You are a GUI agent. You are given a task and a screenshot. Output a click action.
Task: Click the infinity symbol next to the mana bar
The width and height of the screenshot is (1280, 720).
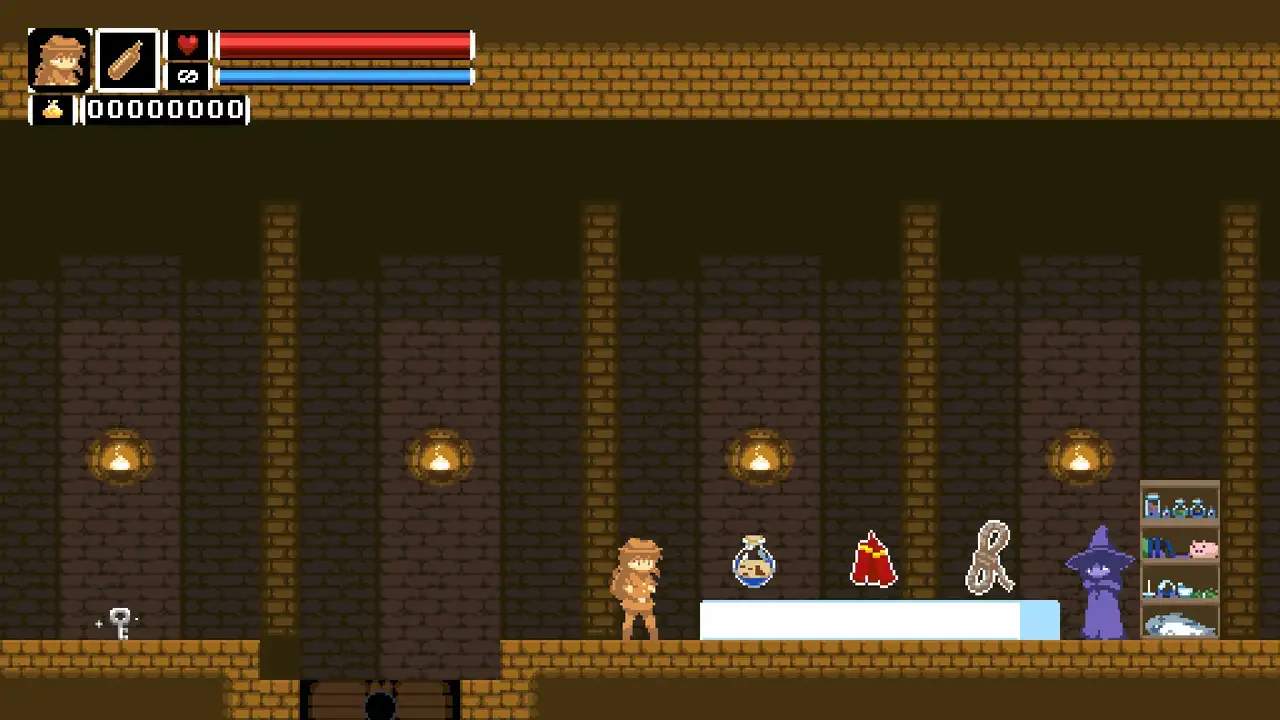coord(188,74)
